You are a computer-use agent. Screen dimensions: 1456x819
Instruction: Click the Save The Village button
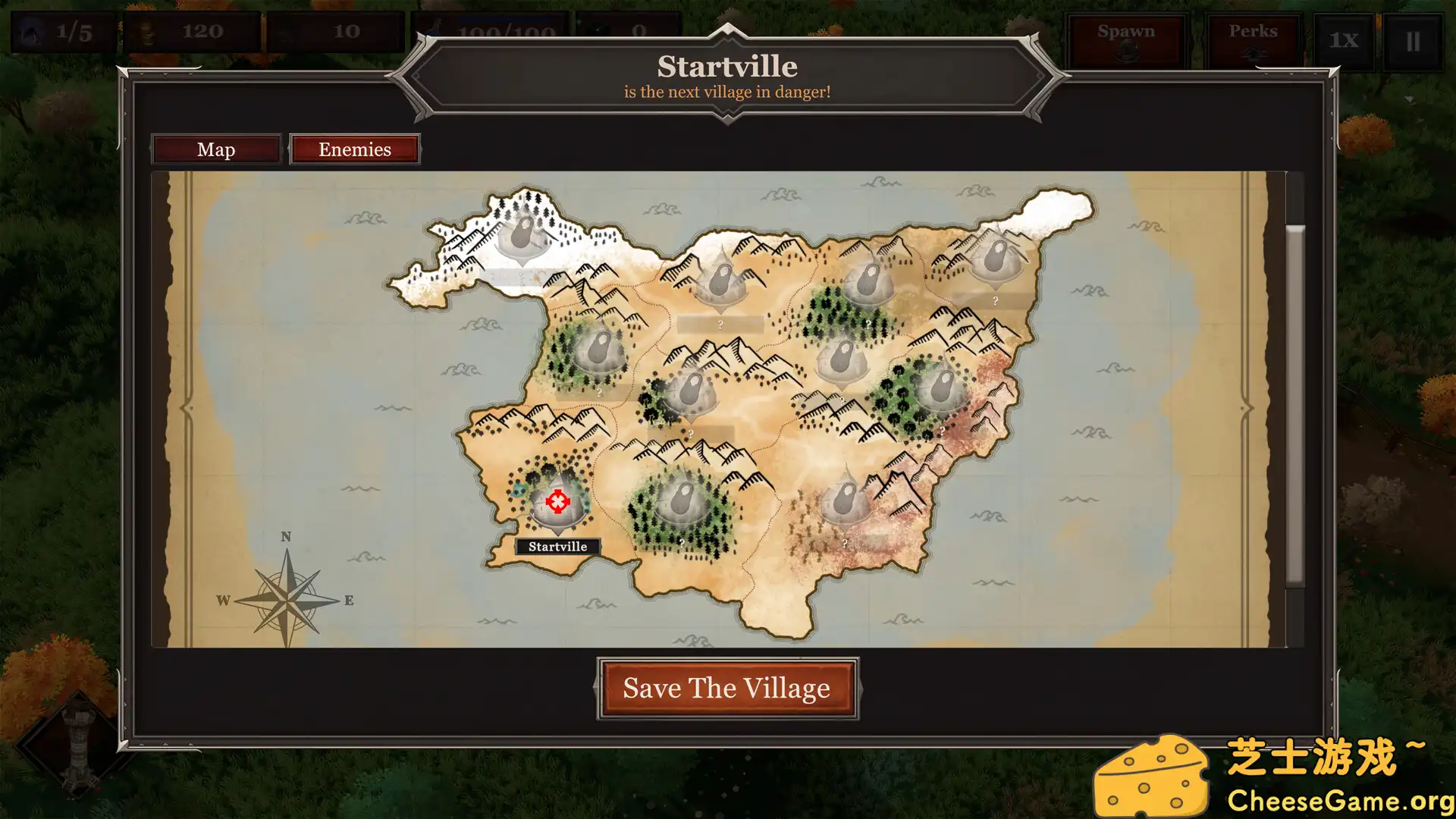click(727, 689)
